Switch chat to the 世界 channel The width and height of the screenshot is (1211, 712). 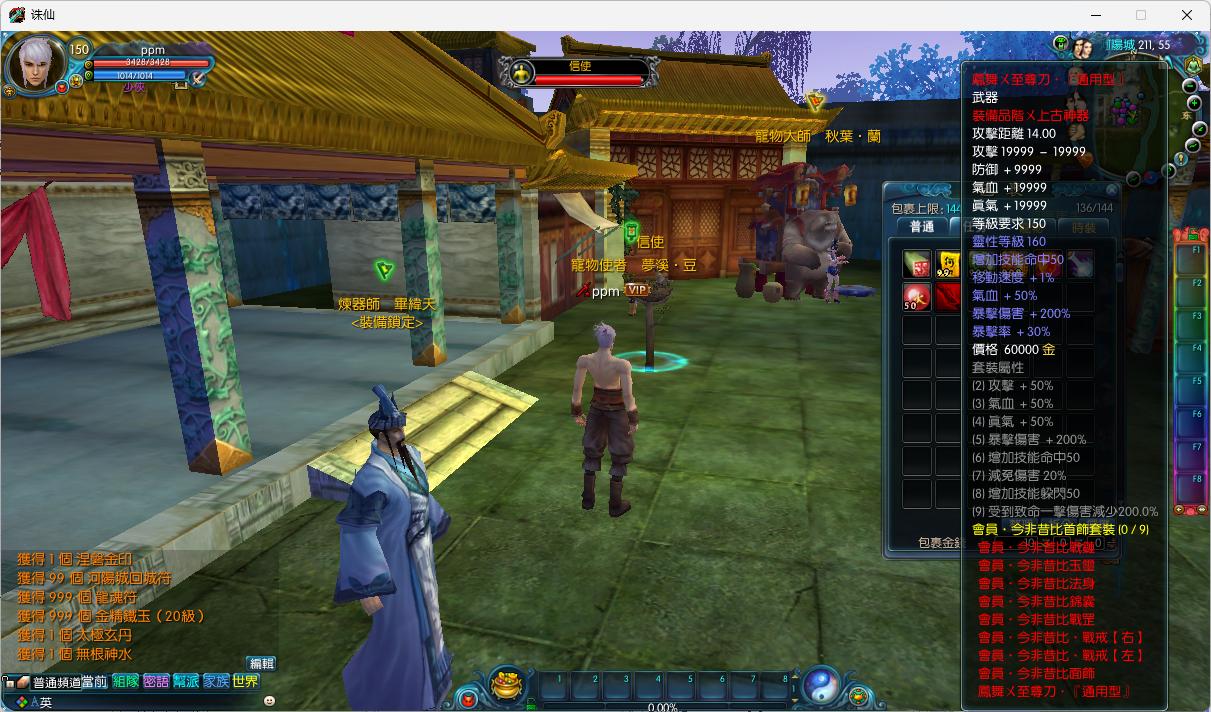(x=246, y=682)
